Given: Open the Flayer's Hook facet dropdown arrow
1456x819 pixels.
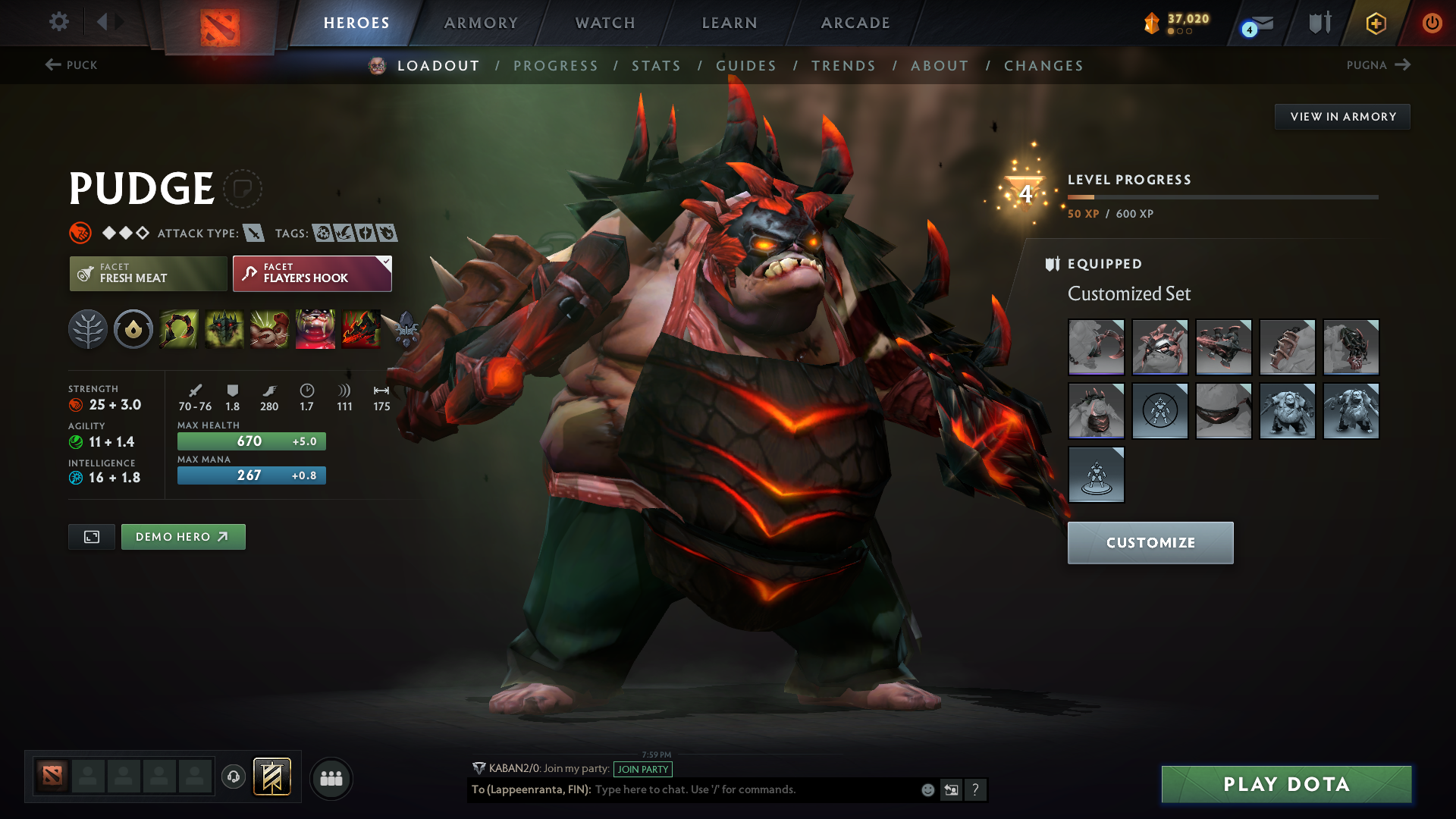Looking at the screenshot, I should (386, 261).
